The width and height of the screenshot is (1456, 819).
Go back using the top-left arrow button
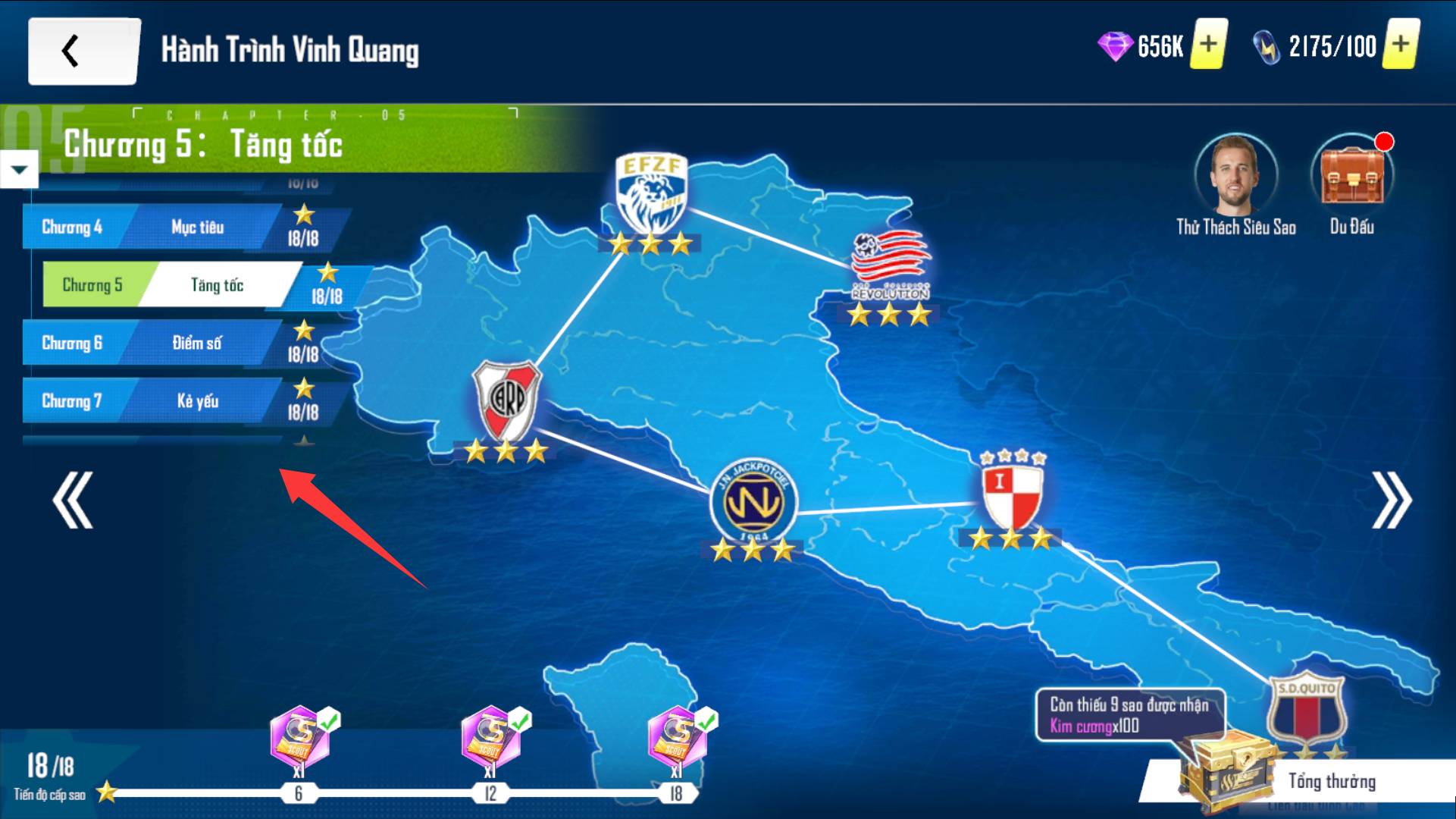click(x=83, y=52)
